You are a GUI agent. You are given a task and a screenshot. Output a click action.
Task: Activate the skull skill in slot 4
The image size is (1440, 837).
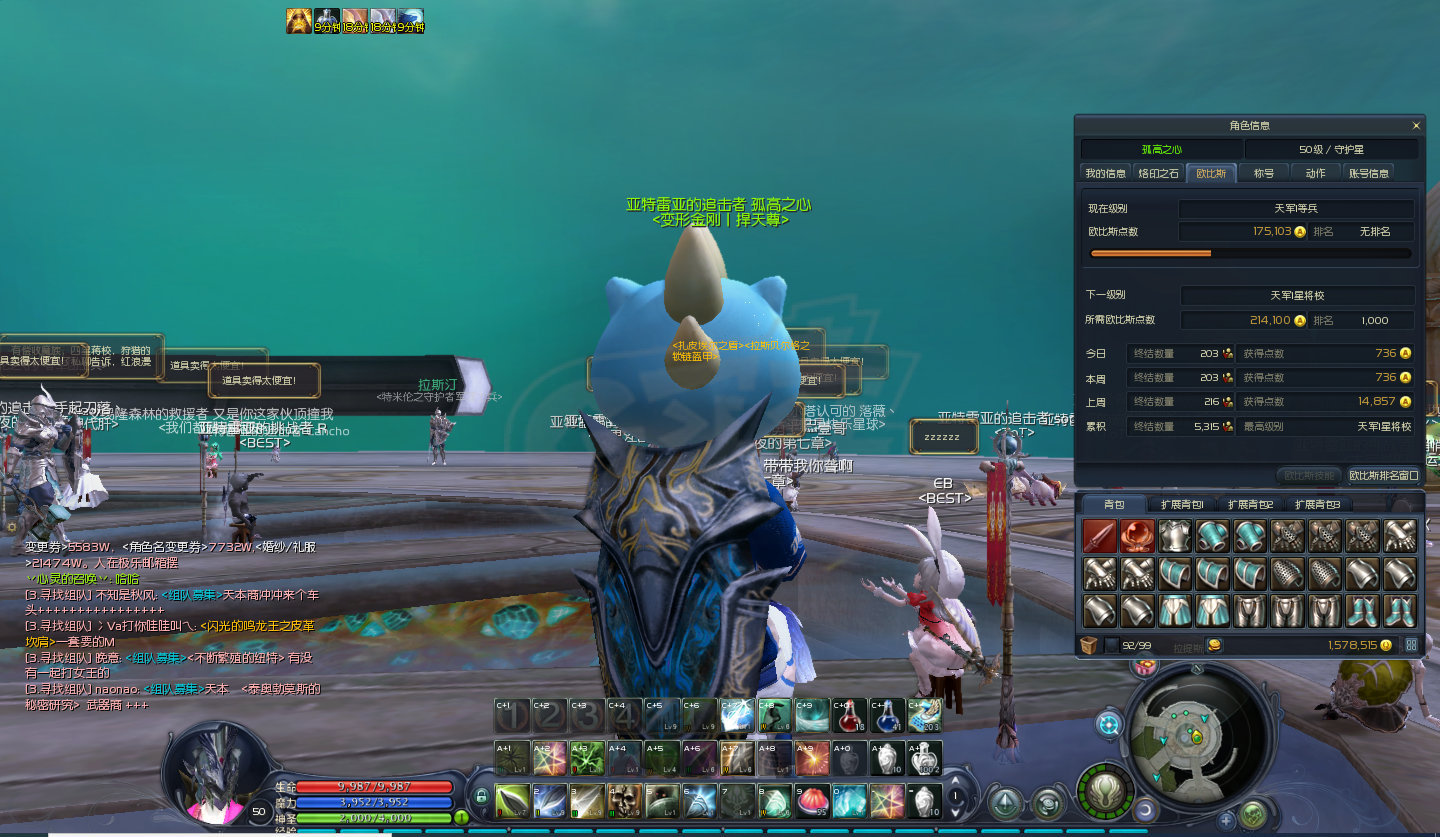point(625,801)
